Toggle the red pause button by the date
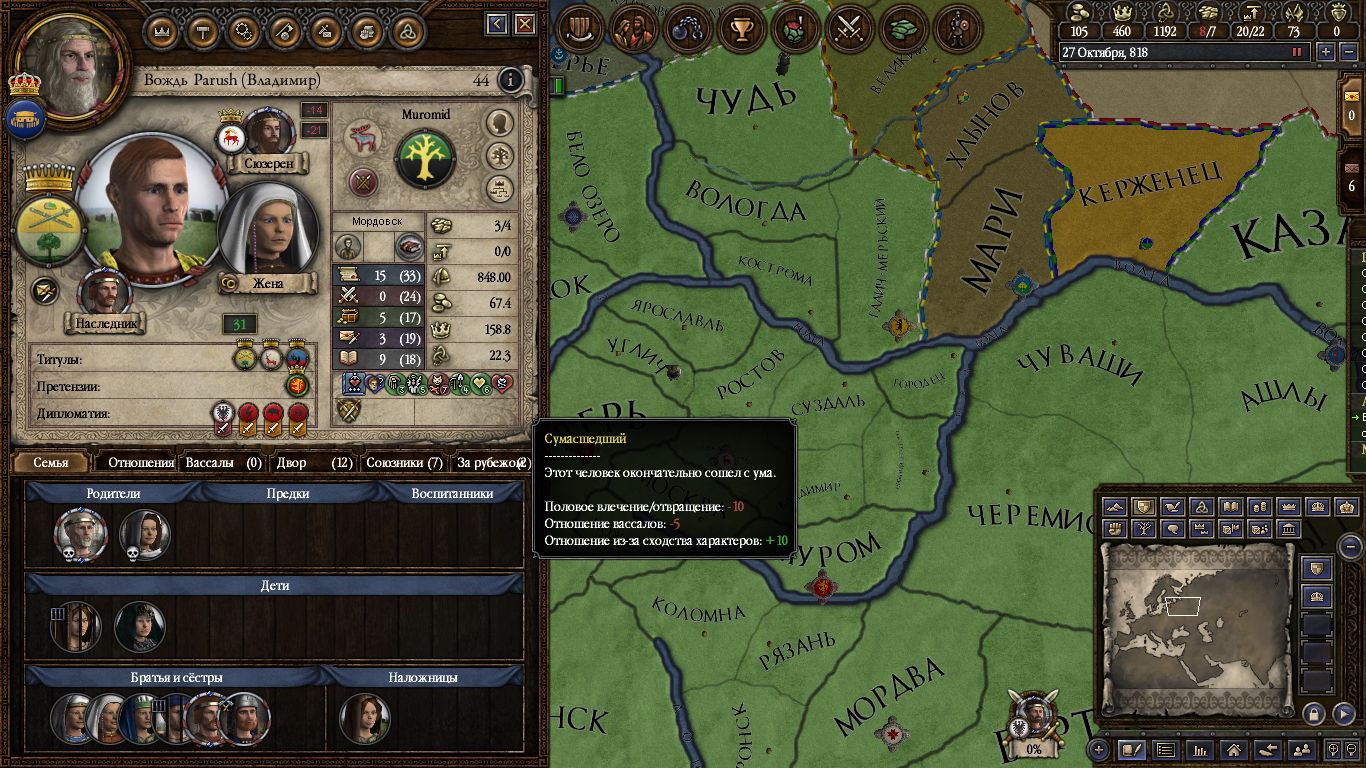Image resolution: width=1366 pixels, height=768 pixels. click(x=1298, y=52)
